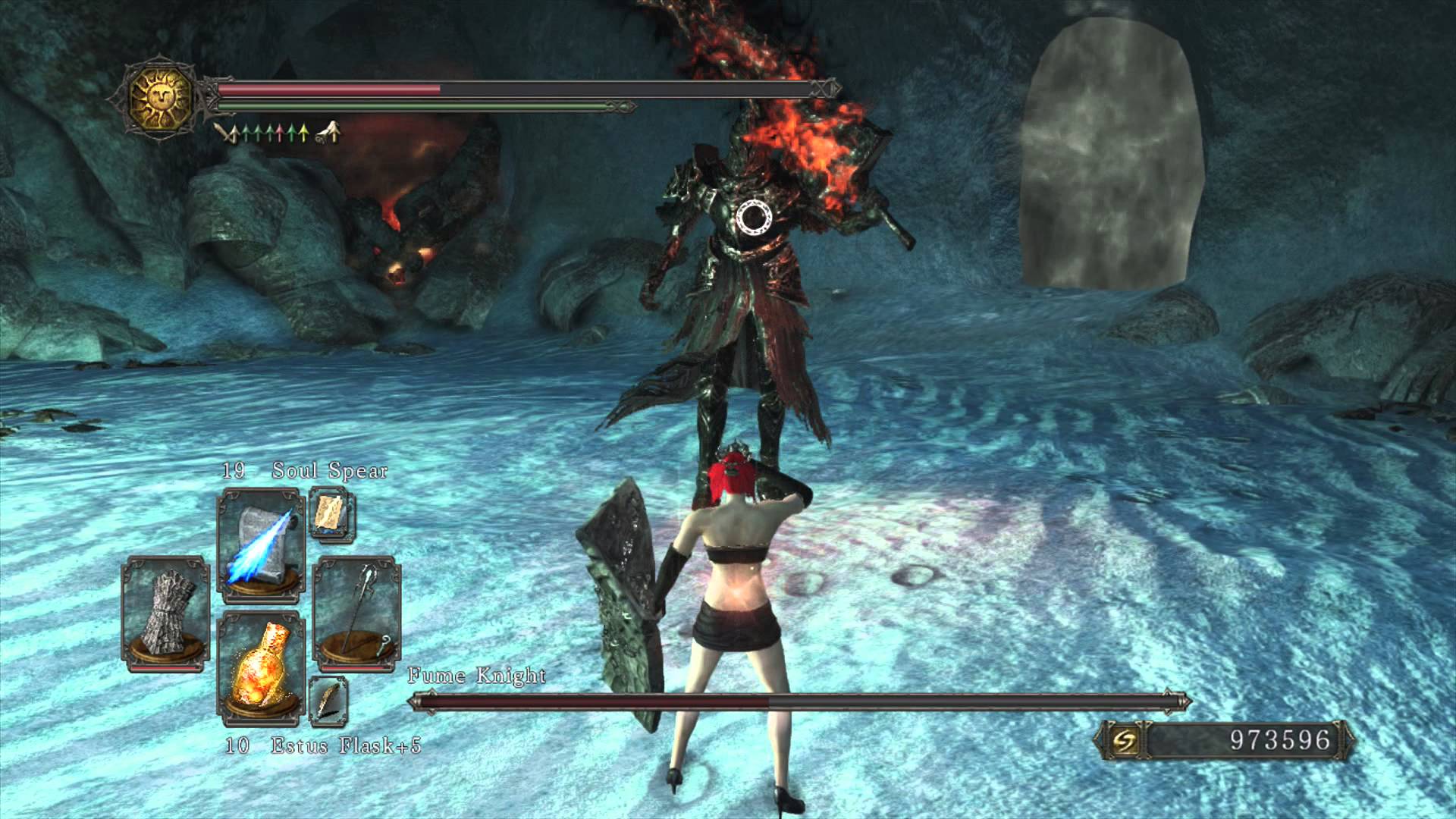1456x819 pixels.
Task: Click the left-hand shield equipment slot
Action: 166,613
